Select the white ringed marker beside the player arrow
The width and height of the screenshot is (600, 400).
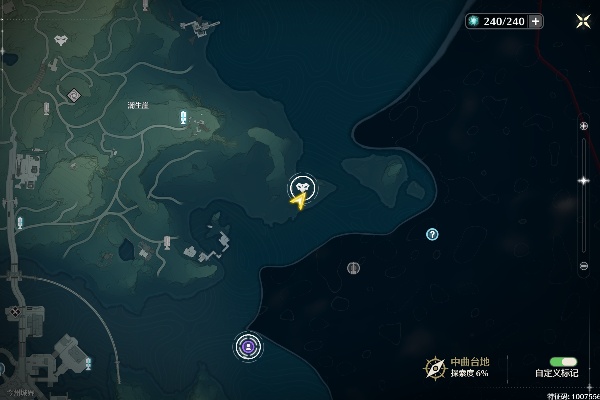coord(302,186)
